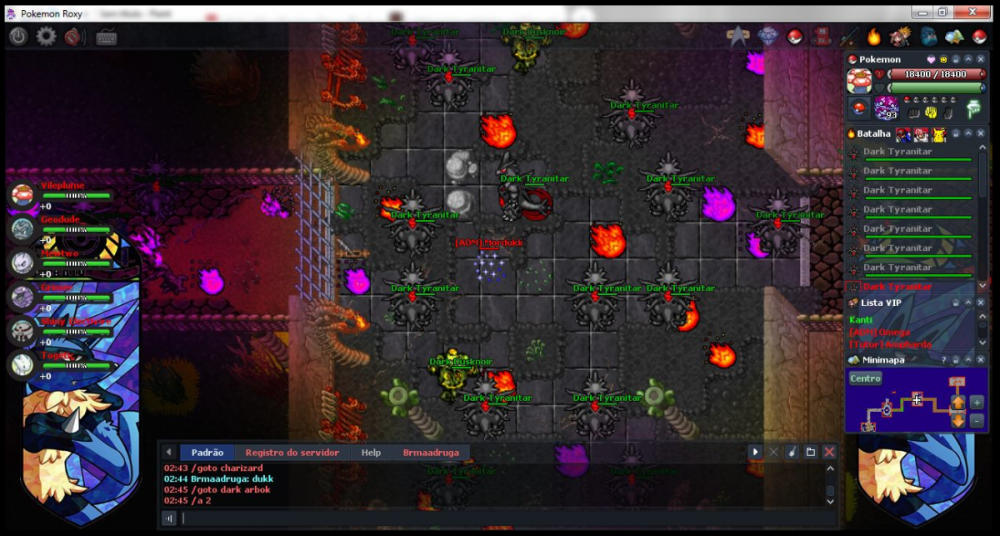Close the Batalha panel
The image size is (1000, 536).
[x=981, y=133]
